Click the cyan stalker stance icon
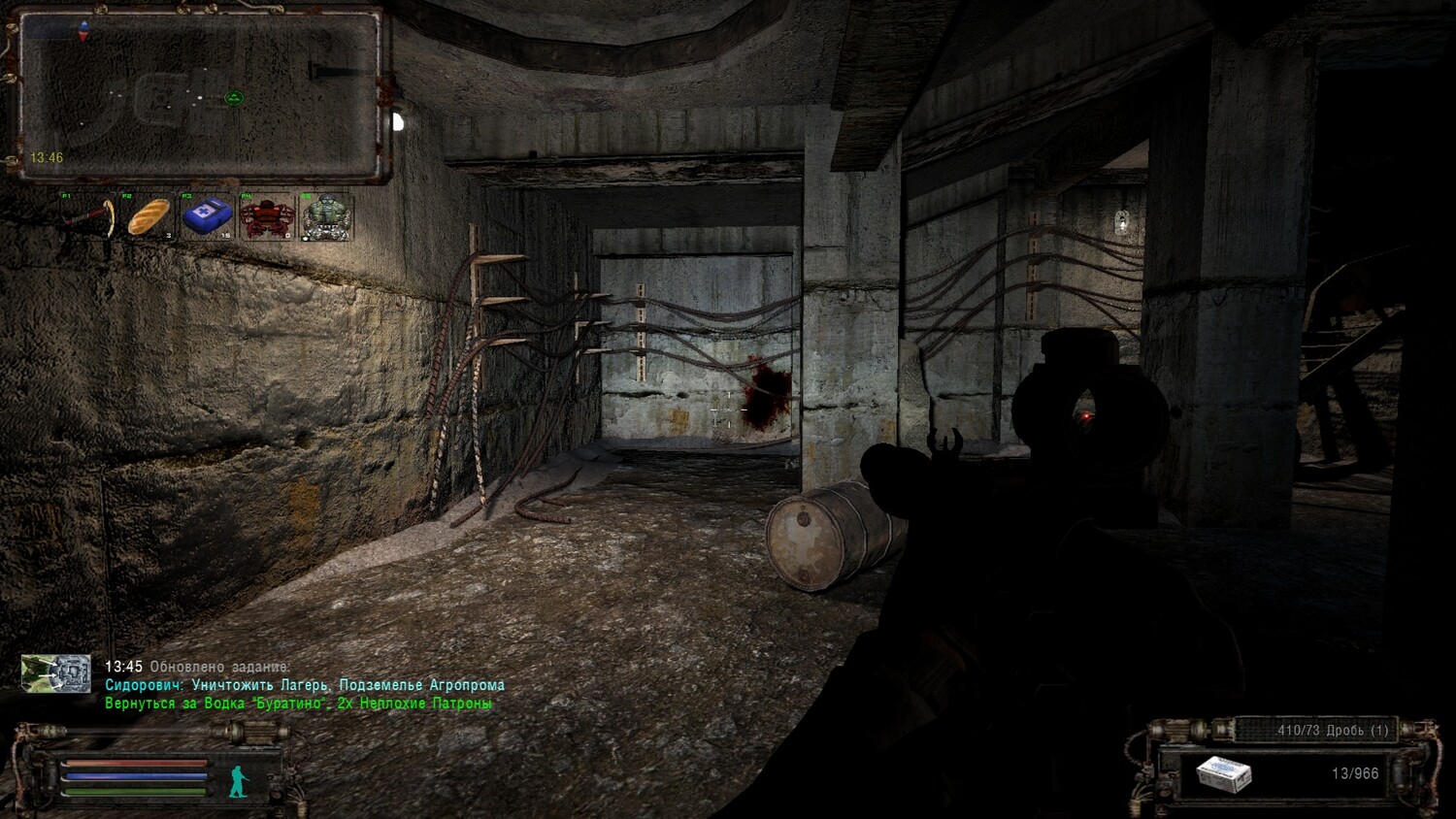 (x=237, y=779)
